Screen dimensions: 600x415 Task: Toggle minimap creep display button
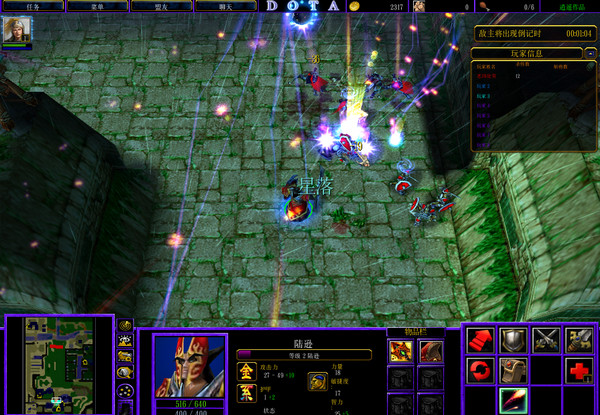126,373
